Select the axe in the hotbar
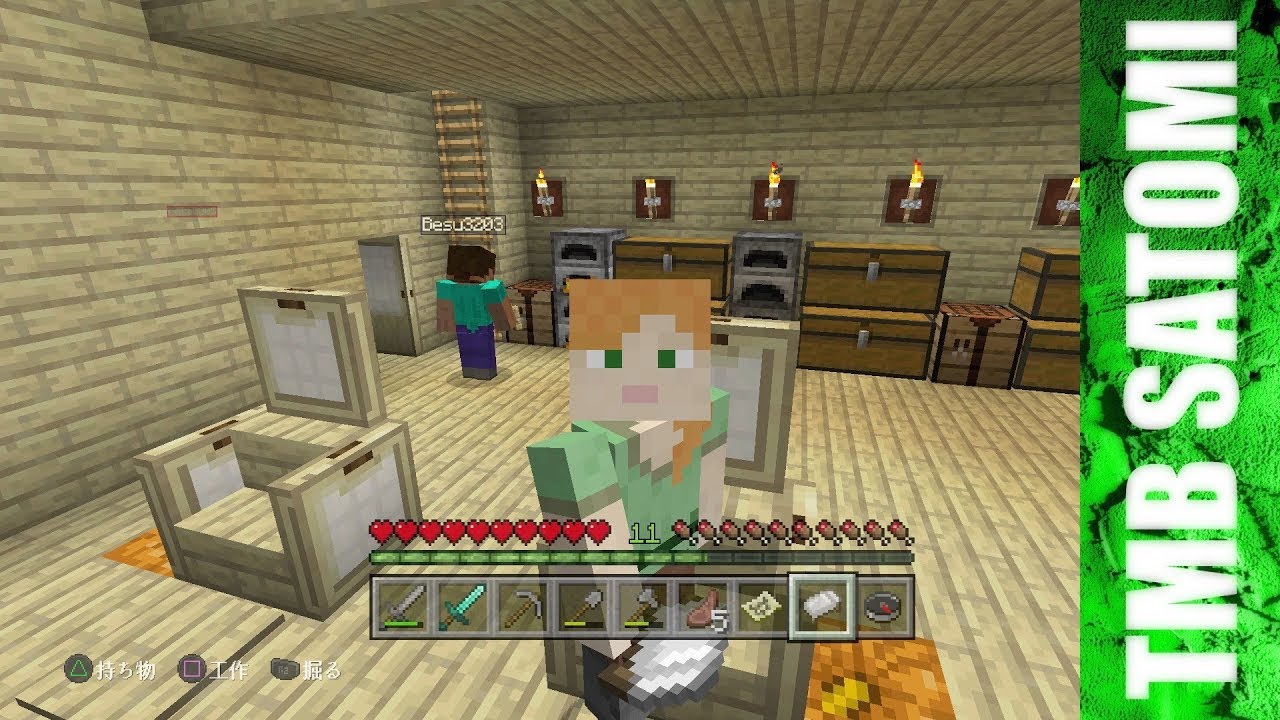 tap(643, 605)
